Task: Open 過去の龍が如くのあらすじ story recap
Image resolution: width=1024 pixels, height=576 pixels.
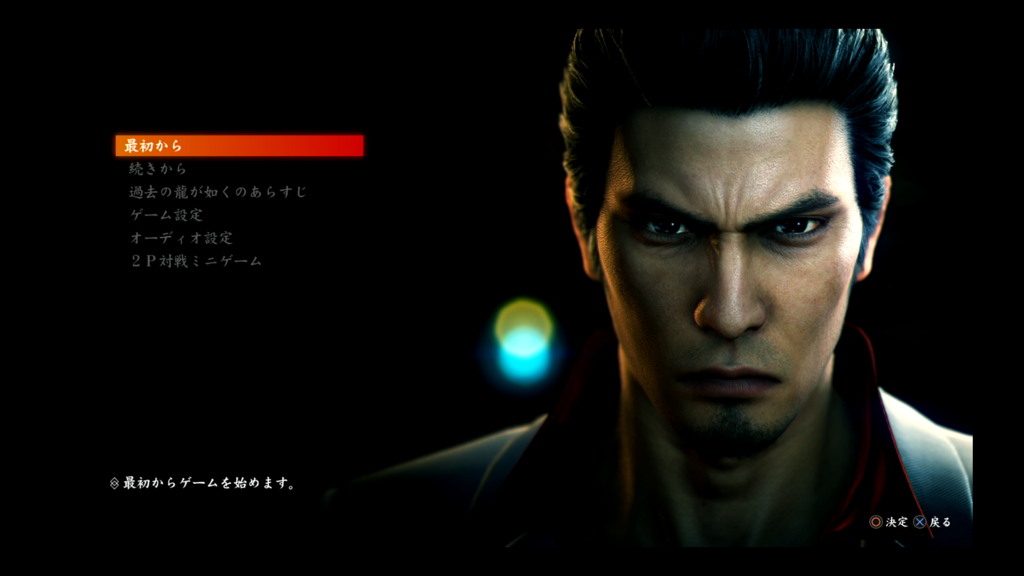Action: tap(218, 192)
